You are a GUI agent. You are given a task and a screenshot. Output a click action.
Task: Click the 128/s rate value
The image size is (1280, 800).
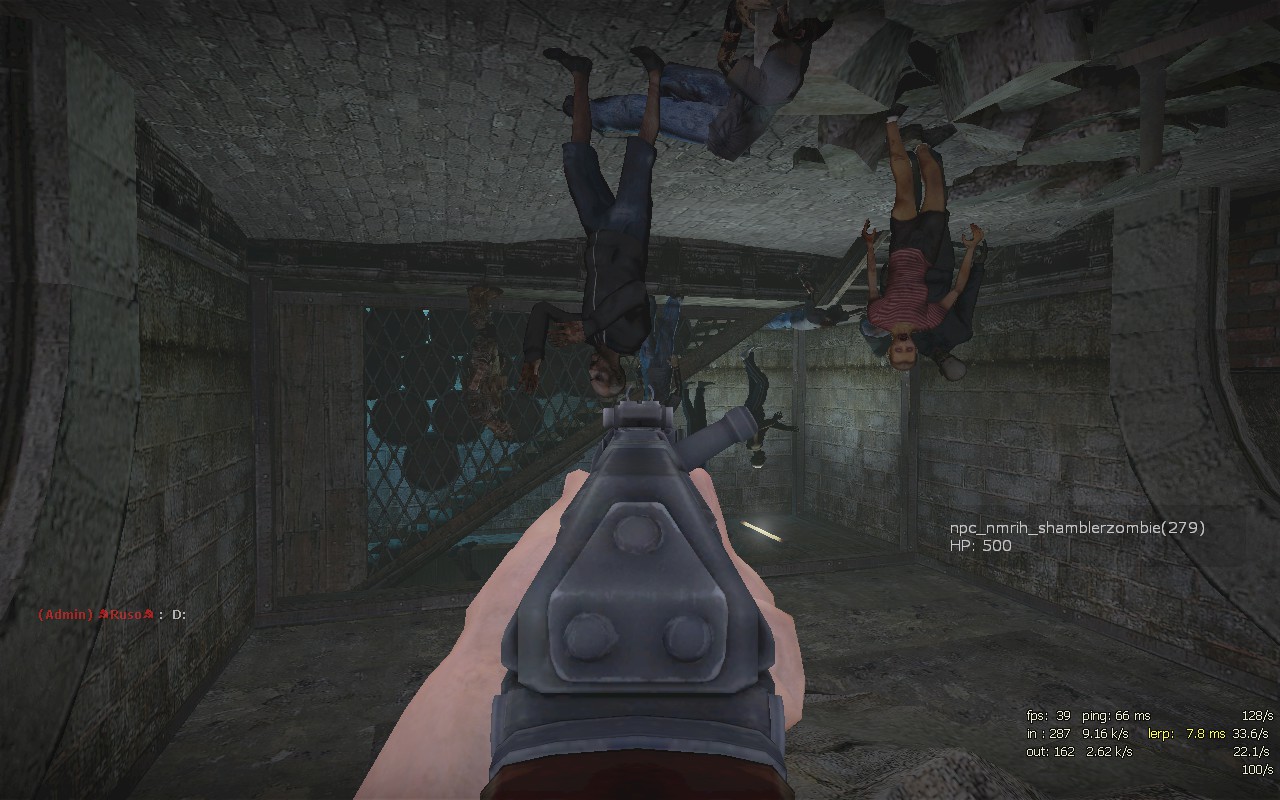[x=1258, y=715]
